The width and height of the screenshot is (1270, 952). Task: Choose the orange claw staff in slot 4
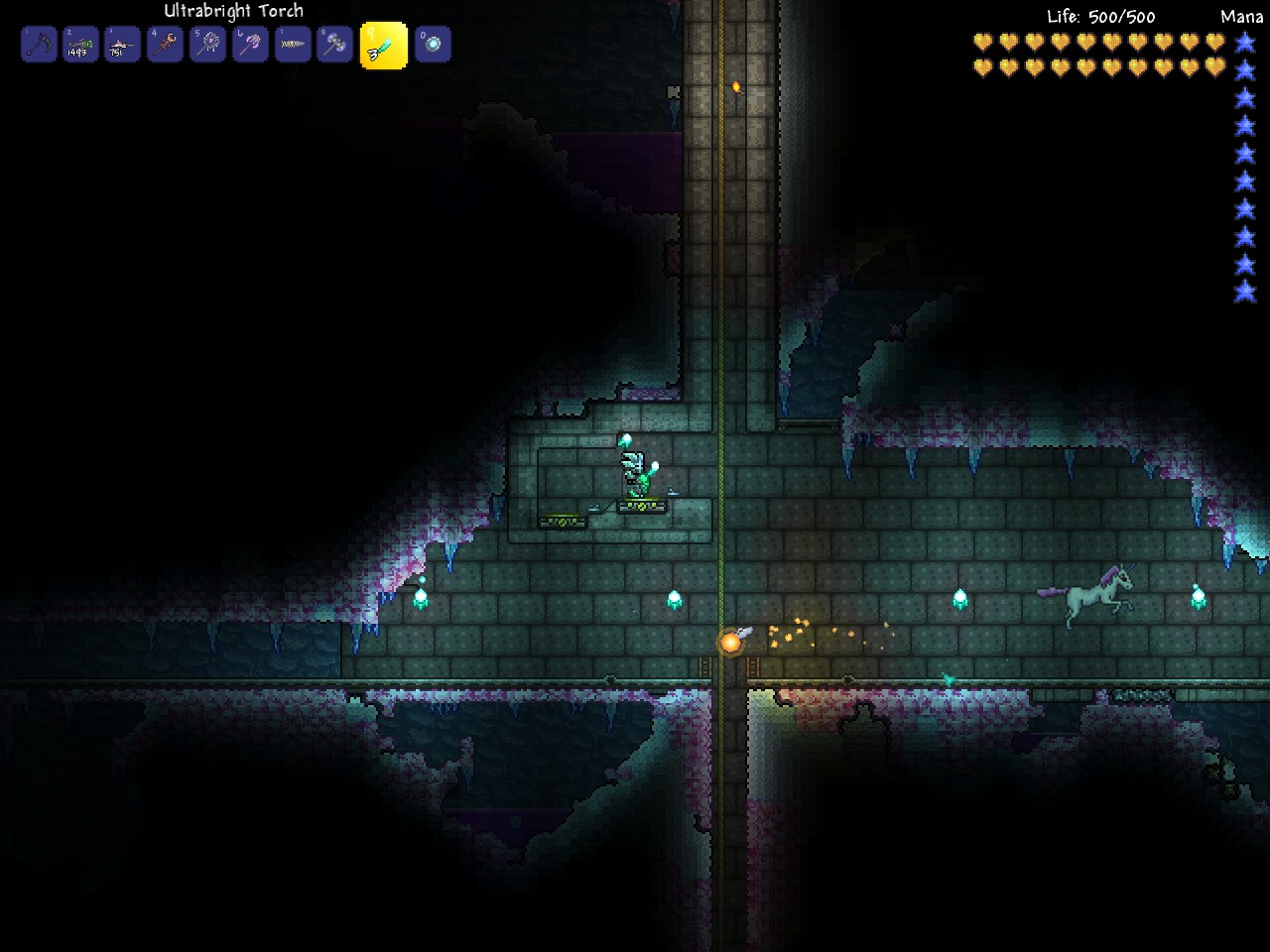[166, 45]
